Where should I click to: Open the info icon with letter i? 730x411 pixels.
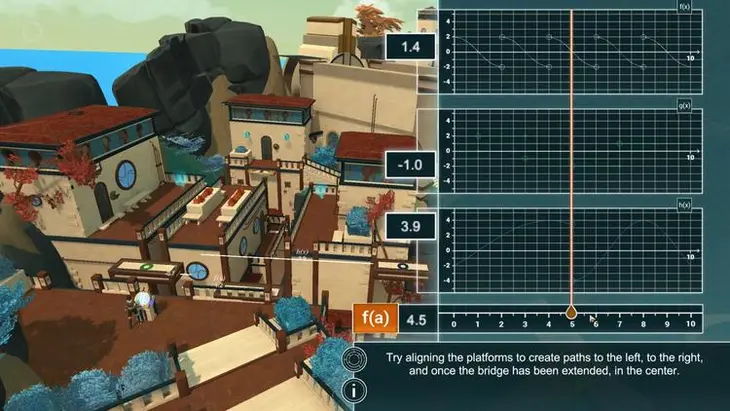click(x=354, y=388)
